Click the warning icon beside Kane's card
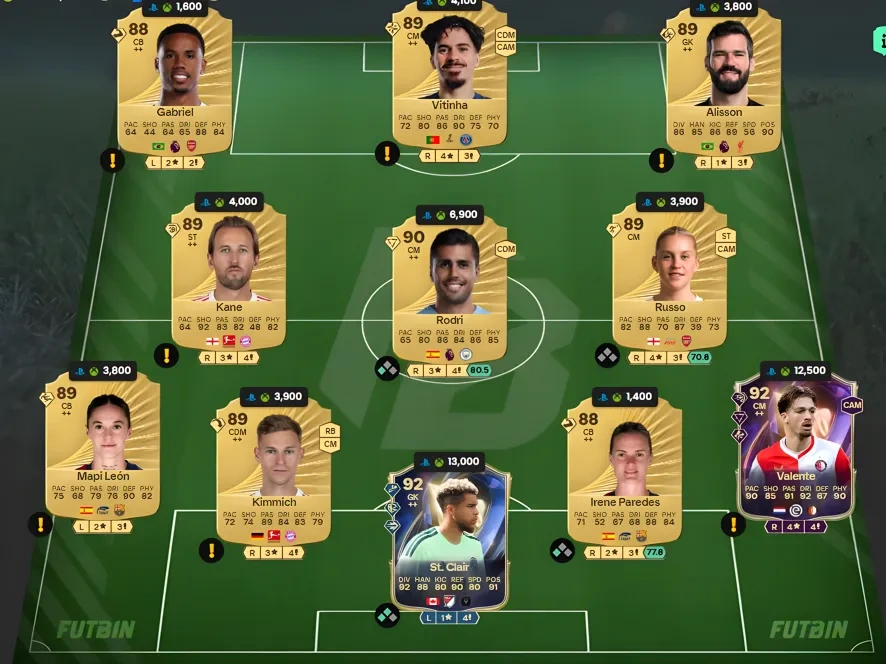The width and height of the screenshot is (886, 664). point(166,355)
